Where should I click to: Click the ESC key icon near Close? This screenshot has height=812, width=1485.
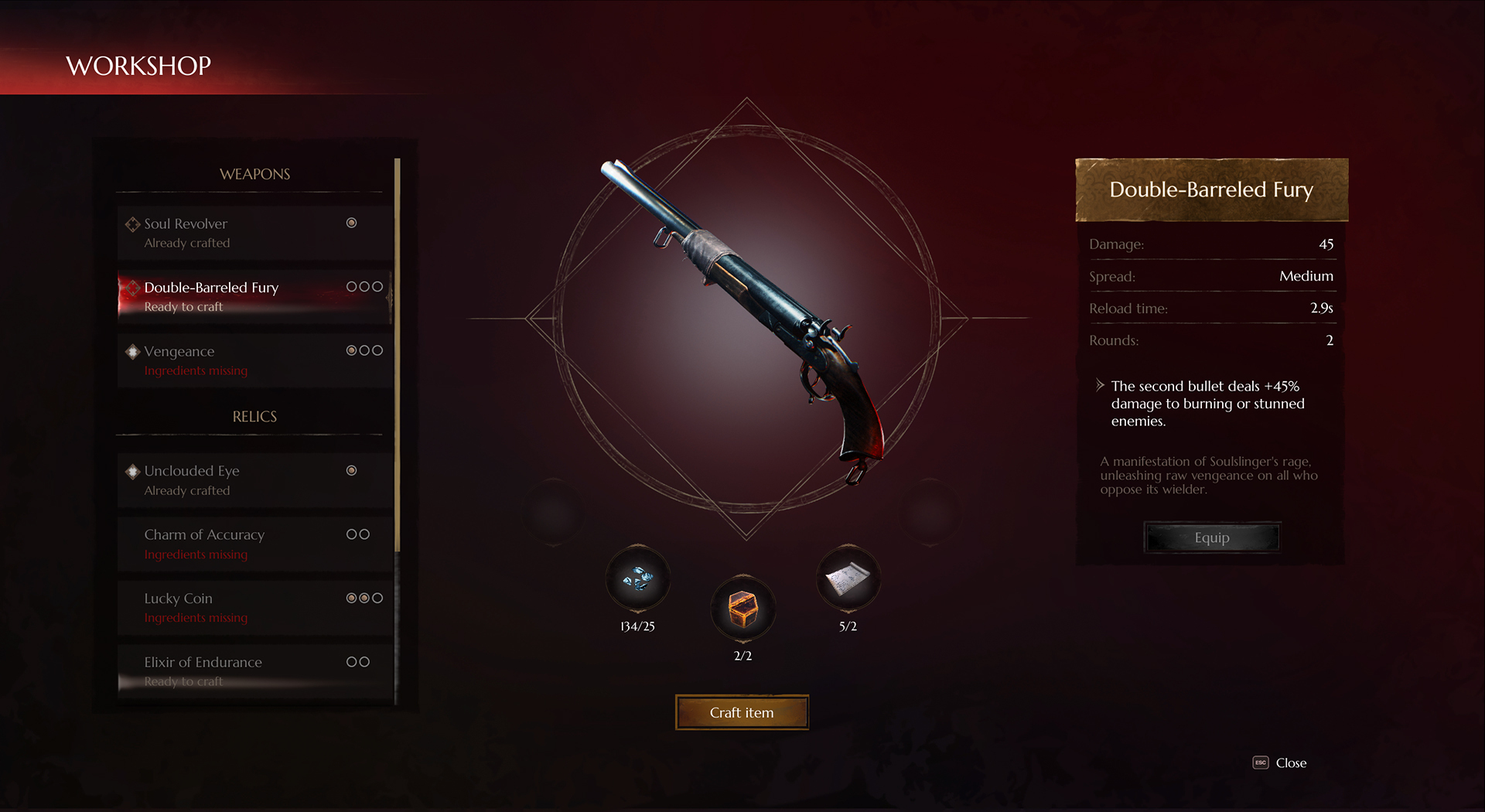(x=1261, y=763)
